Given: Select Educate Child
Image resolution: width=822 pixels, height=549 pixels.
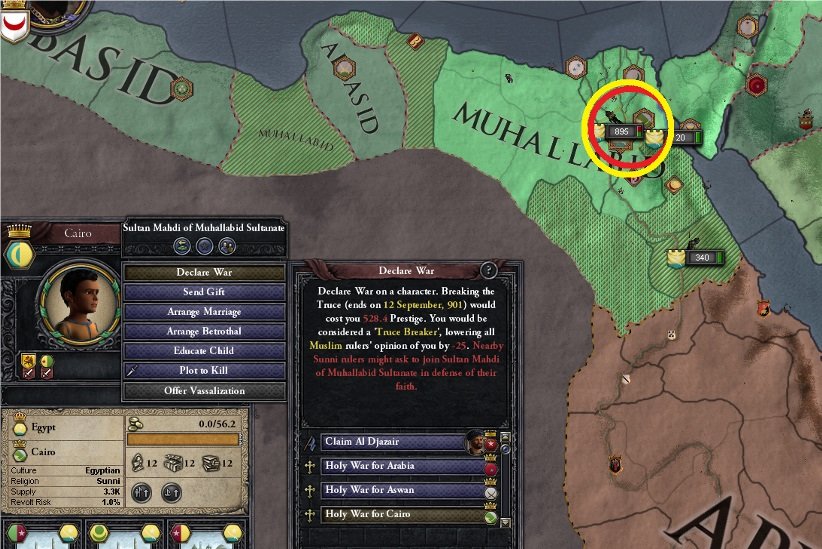Looking at the screenshot, I should tap(203, 351).
